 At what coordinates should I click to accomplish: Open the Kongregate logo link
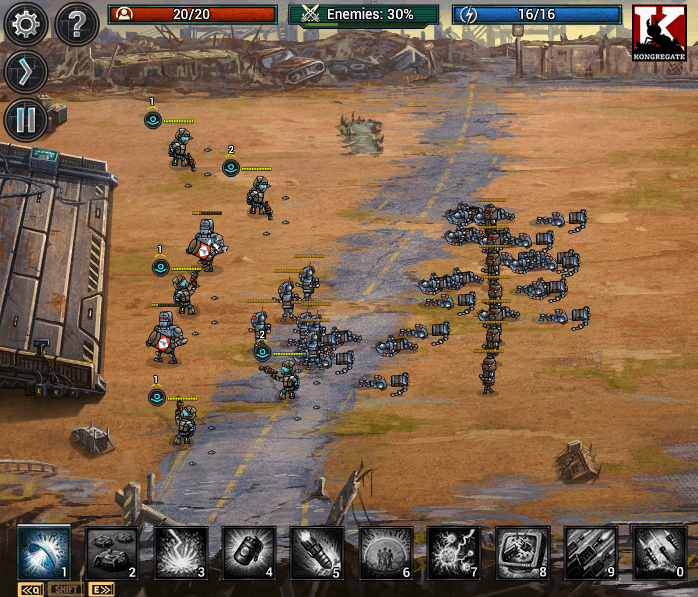[x=659, y=31]
